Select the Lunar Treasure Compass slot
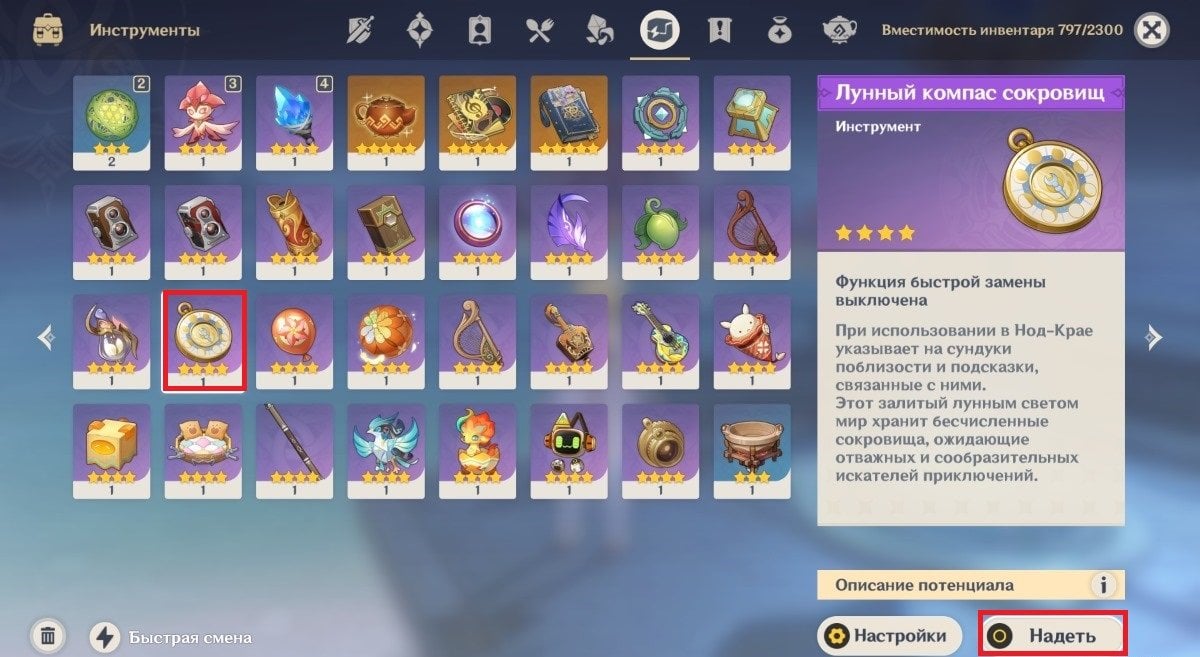The width and height of the screenshot is (1200, 657). pyautogui.click(x=204, y=340)
